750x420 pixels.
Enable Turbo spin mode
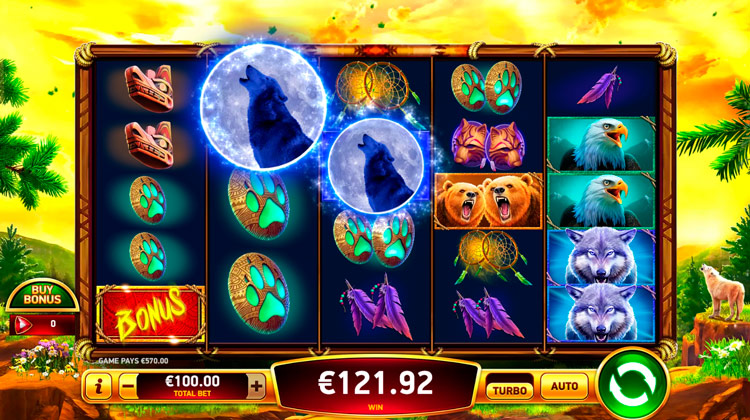[510, 385]
